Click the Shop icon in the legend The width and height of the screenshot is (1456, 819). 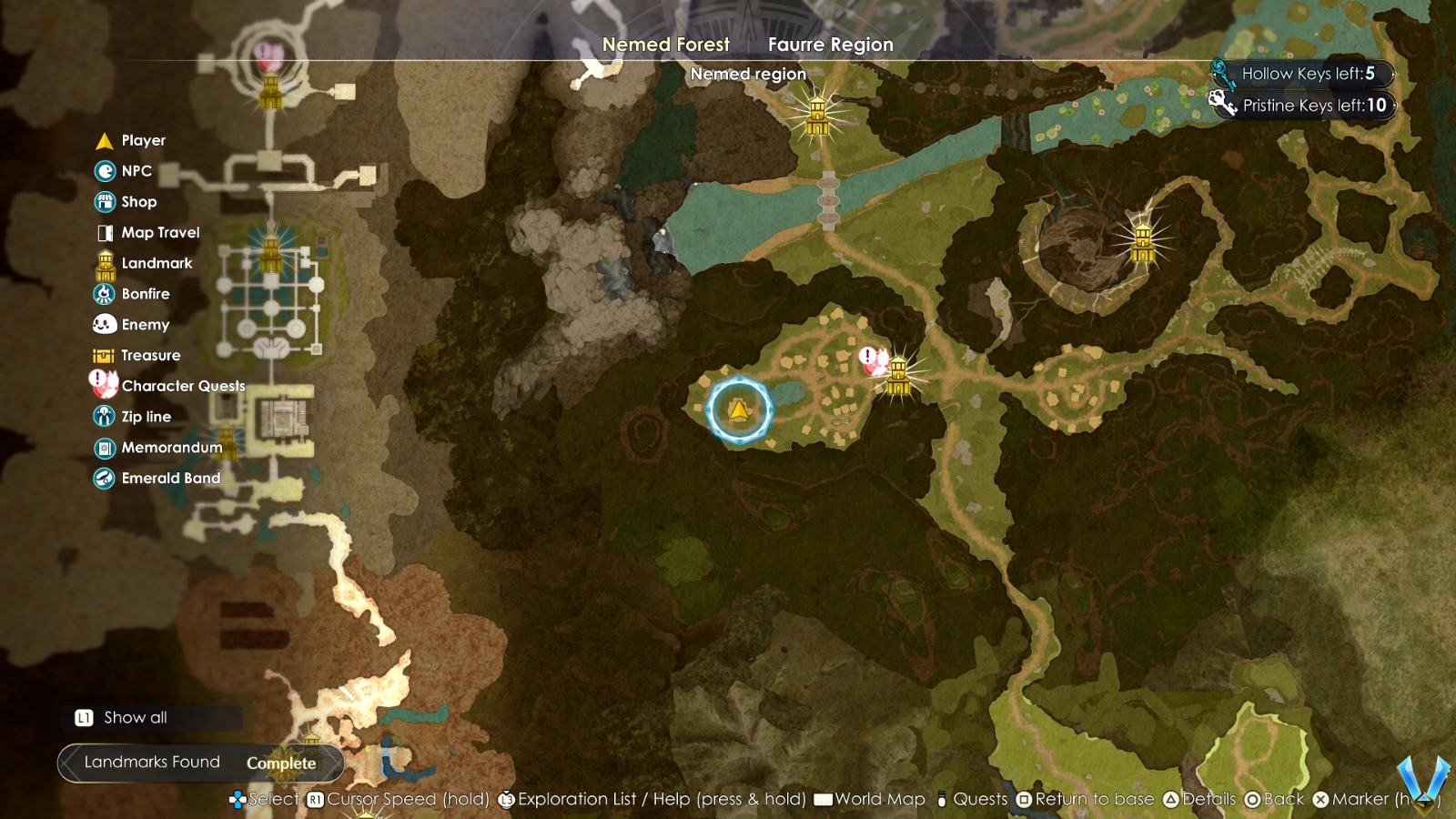click(104, 201)
